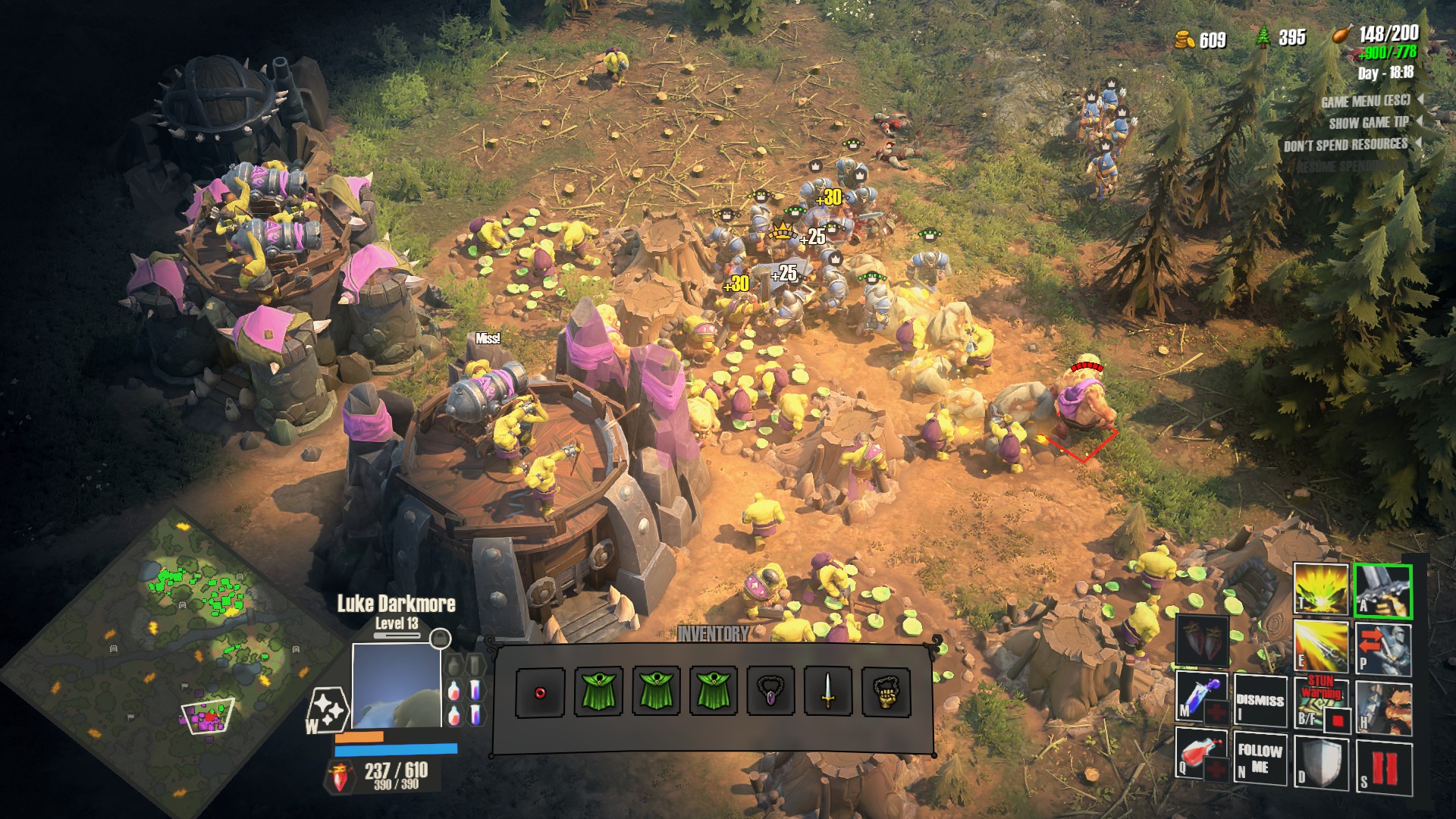The image size is (1456, 819).
Task: Use the blue mana potion
Action: 1202,698
